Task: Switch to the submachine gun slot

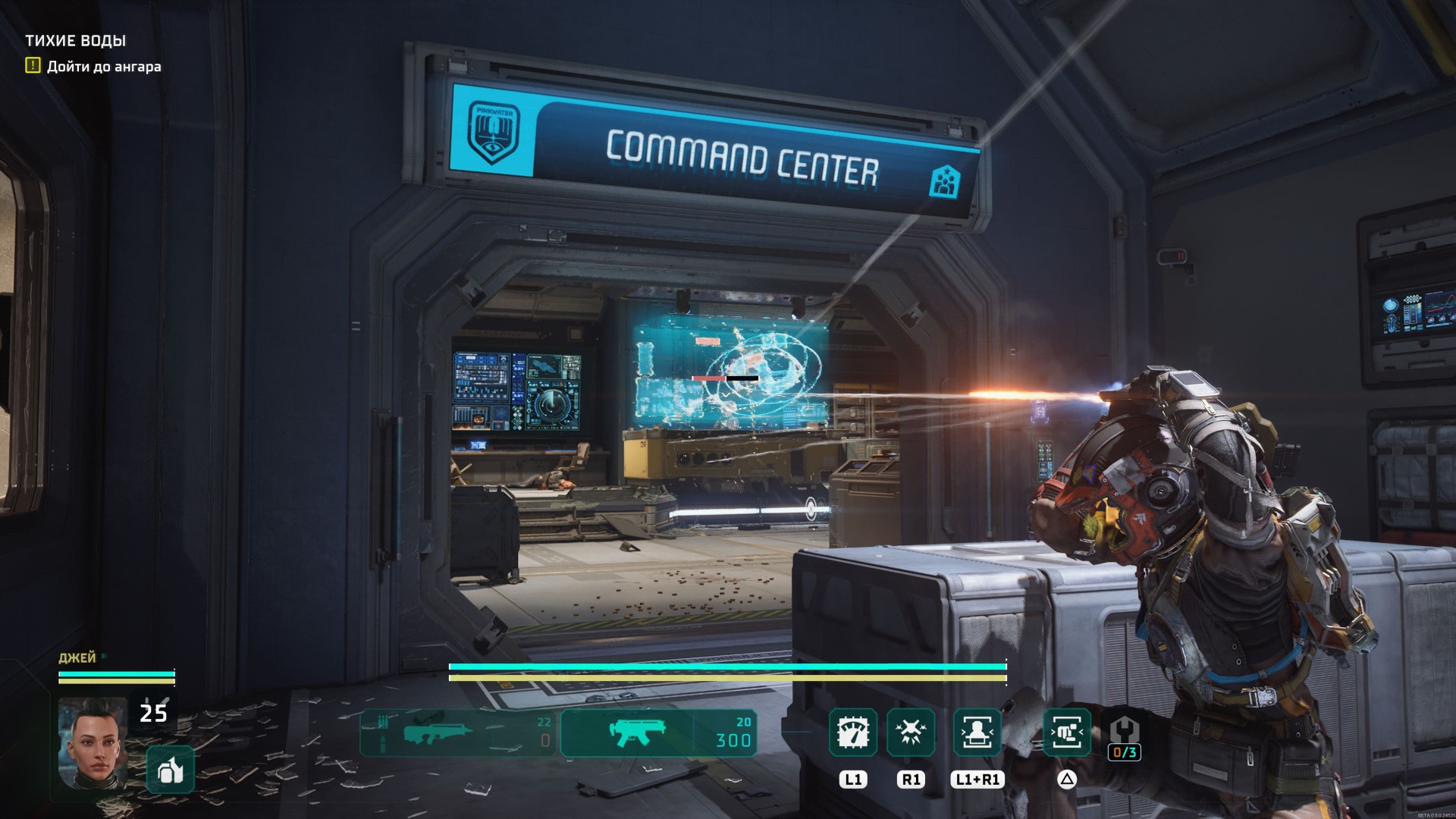Action: pos(658,733)
